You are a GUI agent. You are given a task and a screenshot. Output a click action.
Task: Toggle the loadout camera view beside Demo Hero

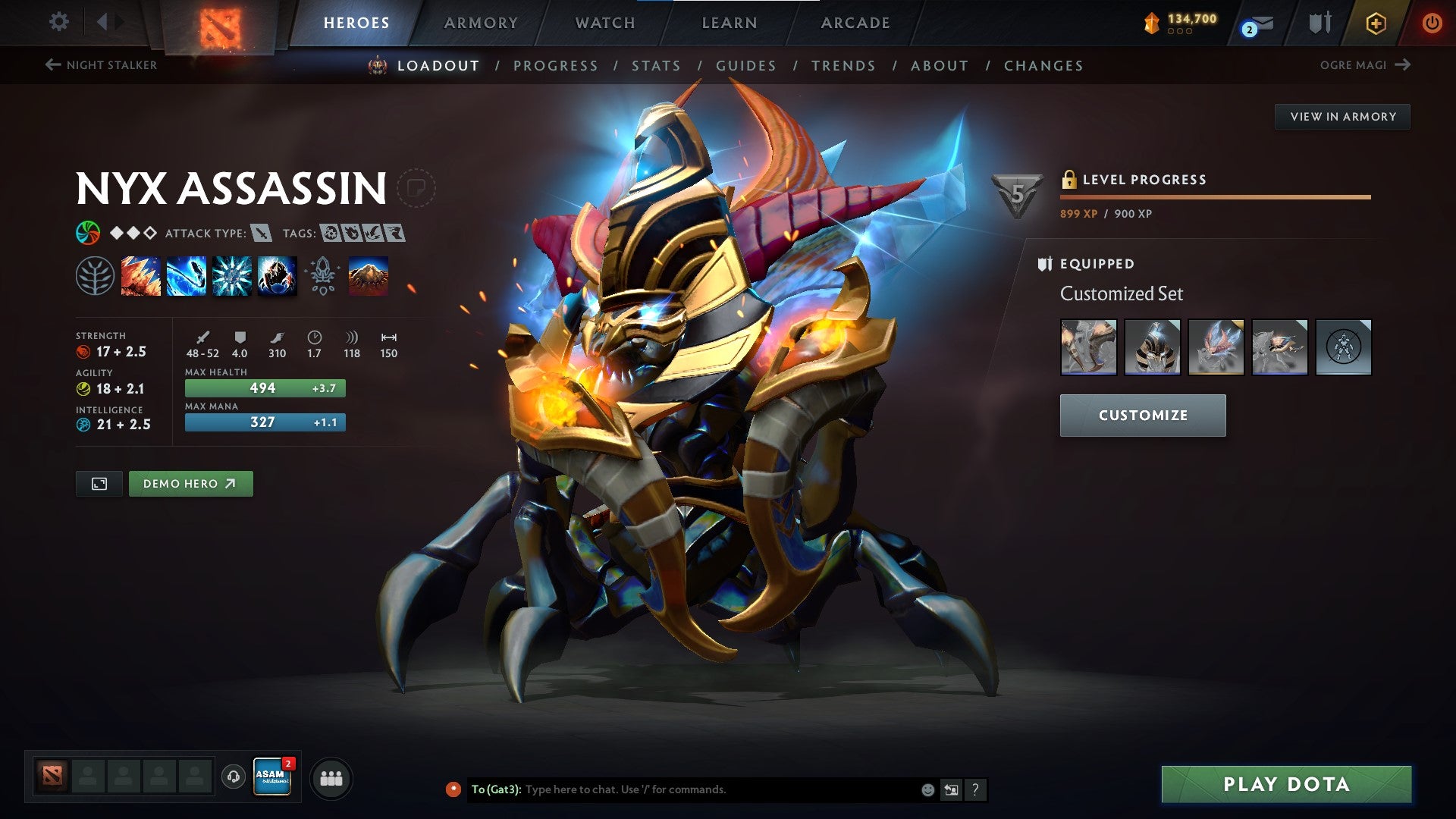[99, 483]
